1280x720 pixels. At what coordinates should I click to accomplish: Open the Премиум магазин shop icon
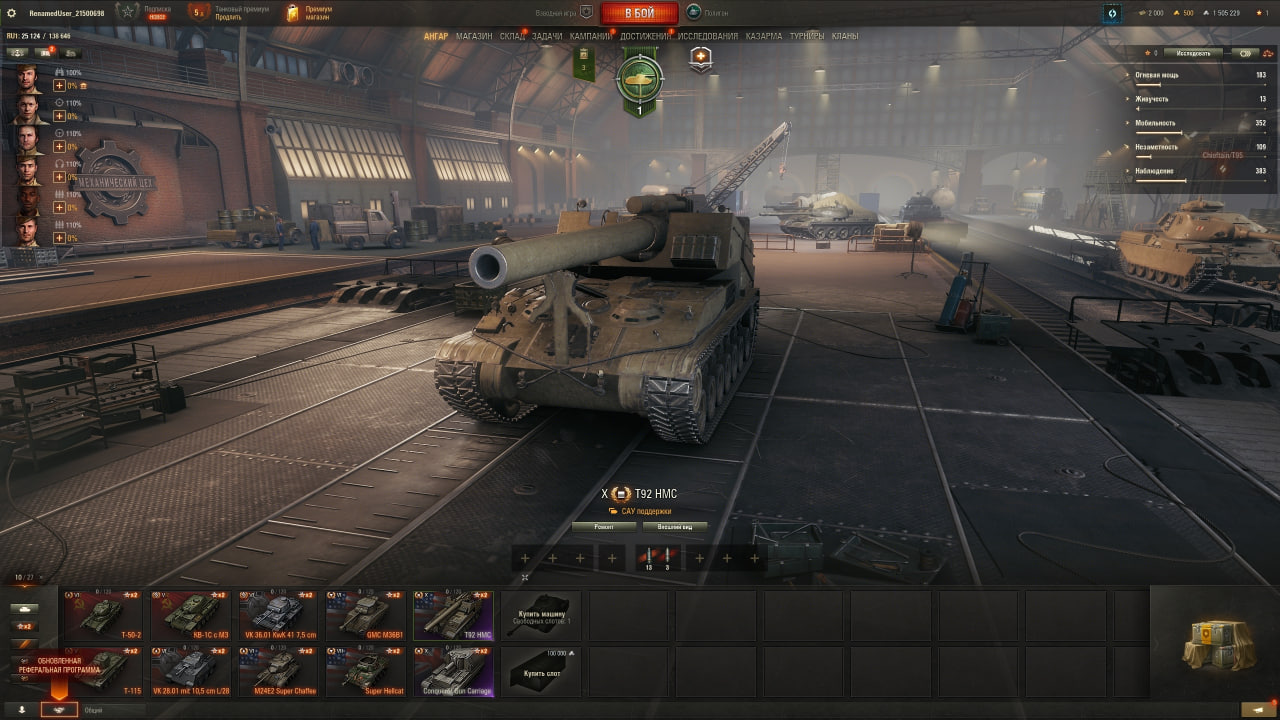(x=293, y=13)
